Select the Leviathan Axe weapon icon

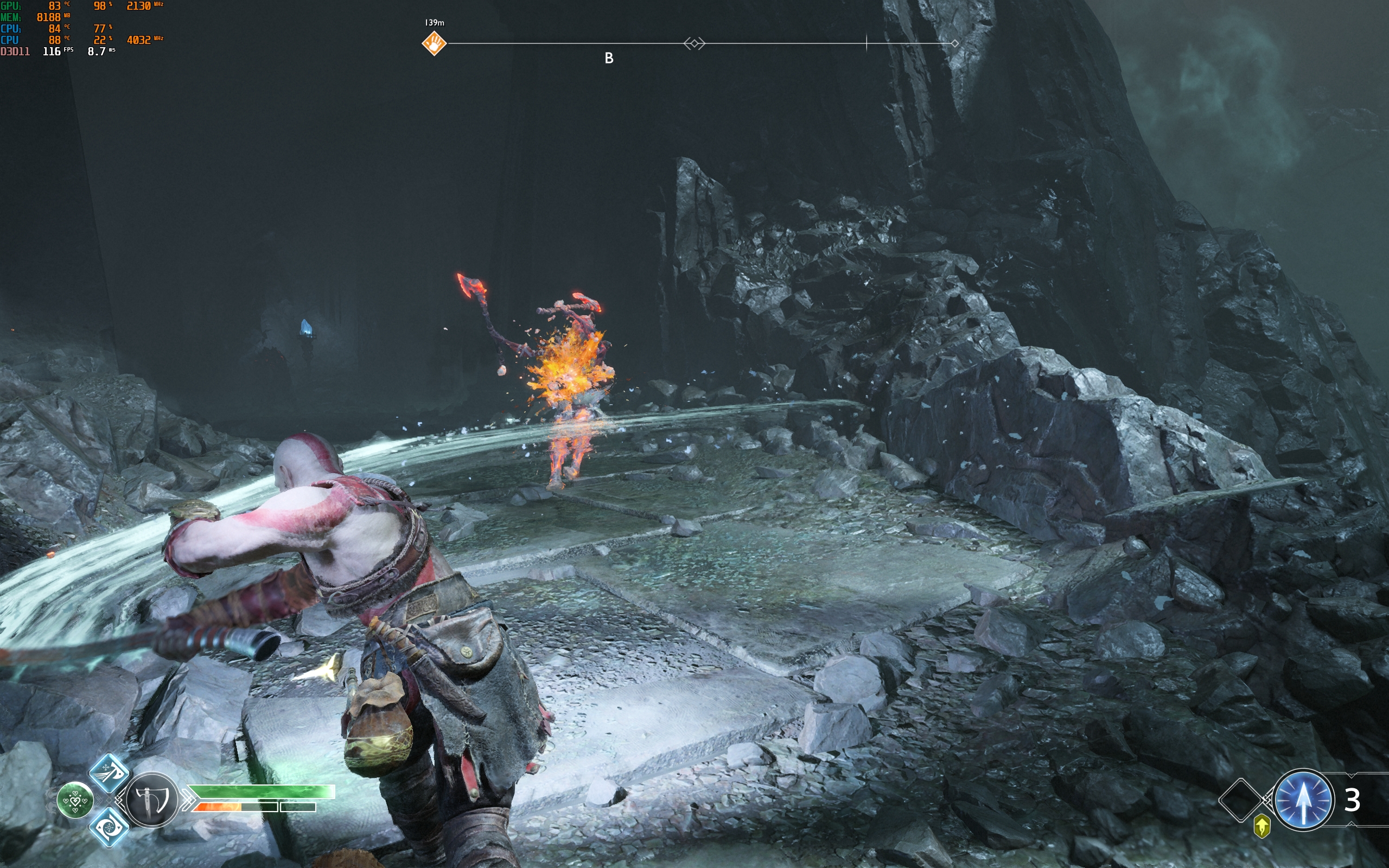tap(152, 800)
